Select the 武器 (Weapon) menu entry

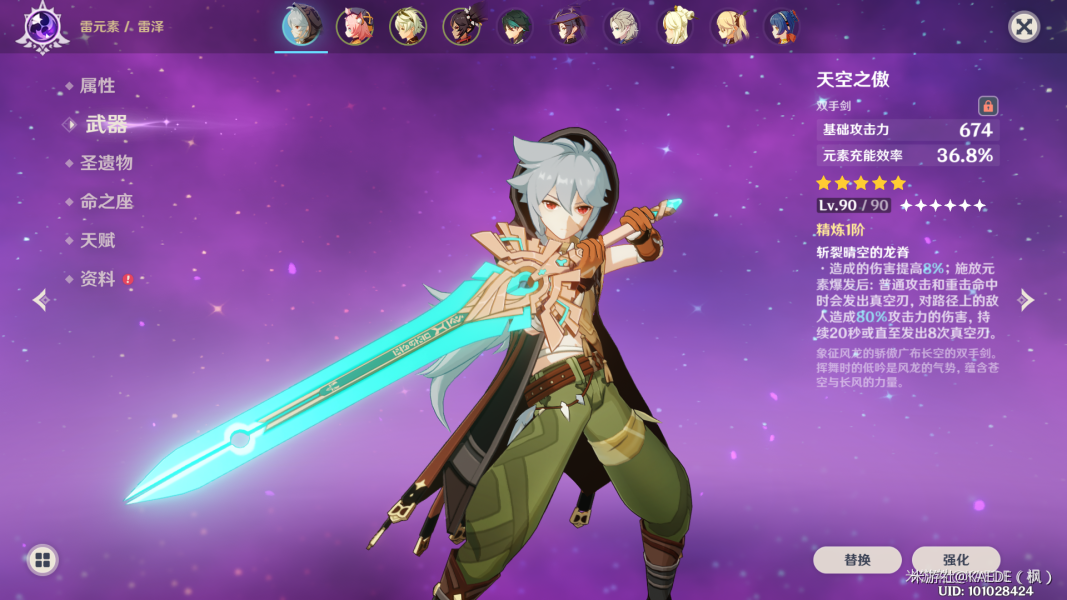pos(105,124)
